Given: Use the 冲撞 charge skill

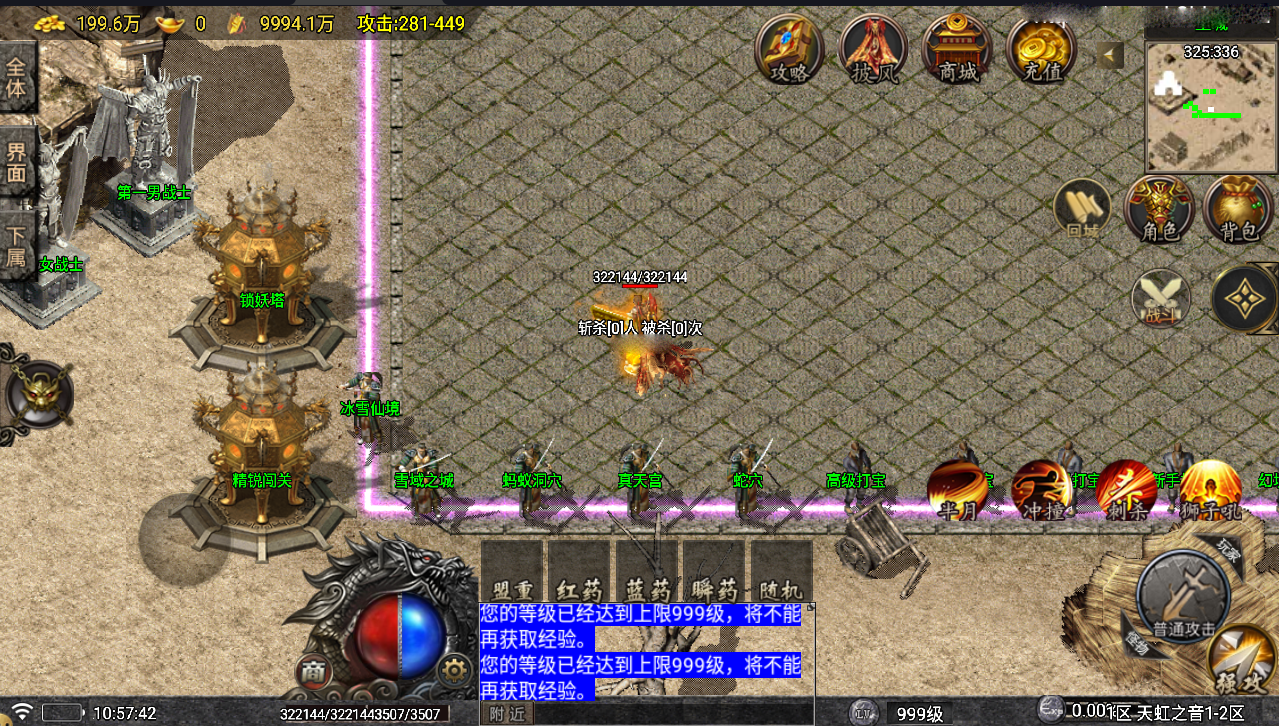Looking at the screenshot, I should [1042, 490].
